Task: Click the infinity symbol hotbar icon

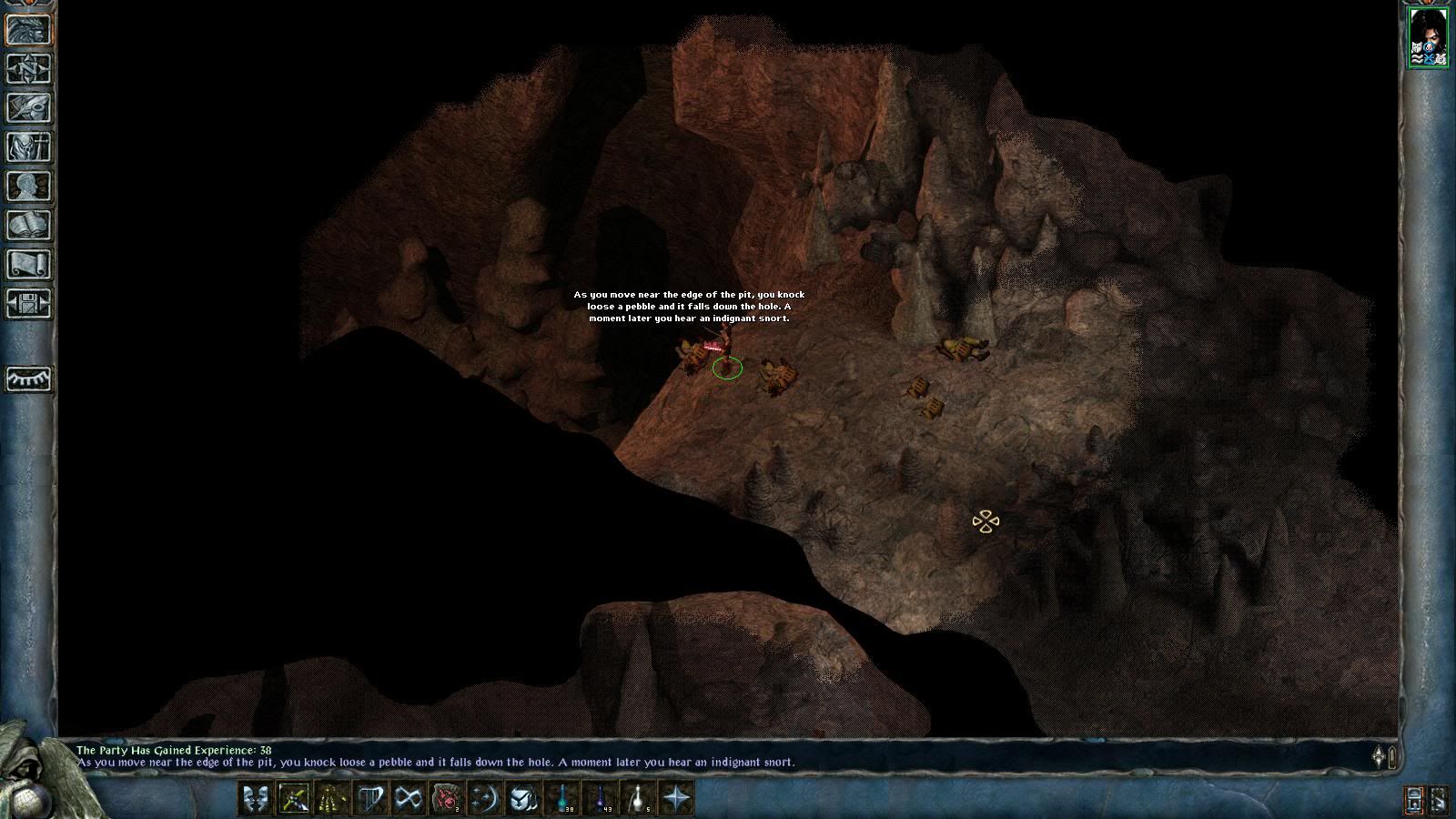Action: [x=409, y=799]
